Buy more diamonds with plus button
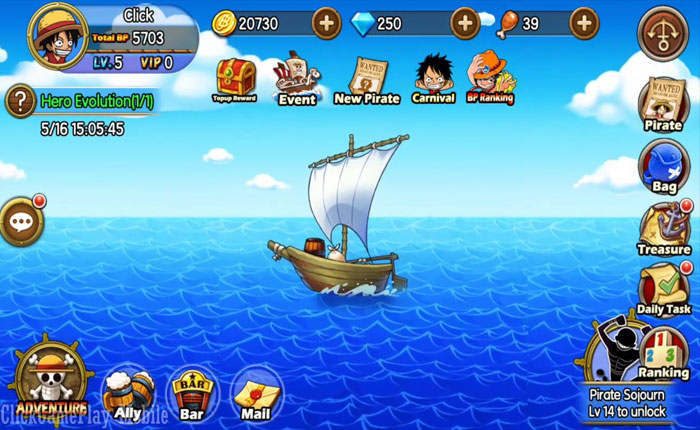700x430 pixels. (x=465, y=22)
